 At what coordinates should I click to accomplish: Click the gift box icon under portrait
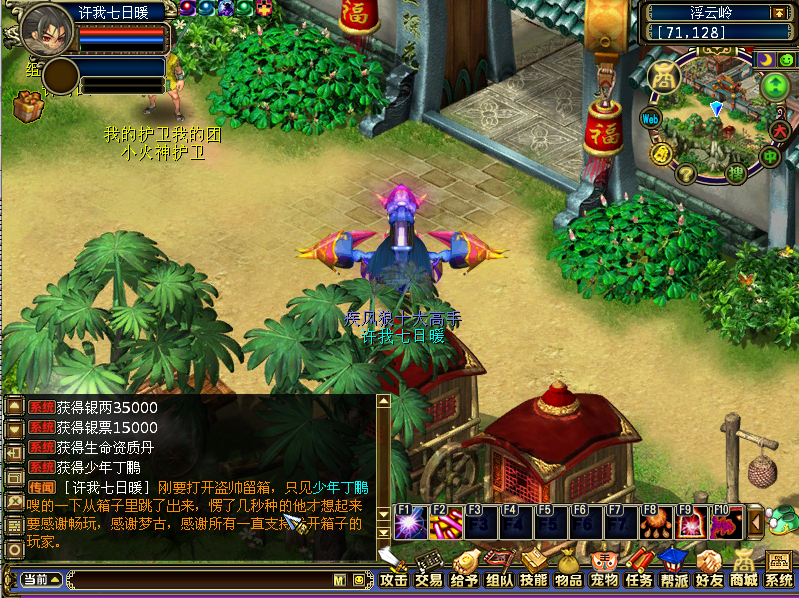click(27, 105)
